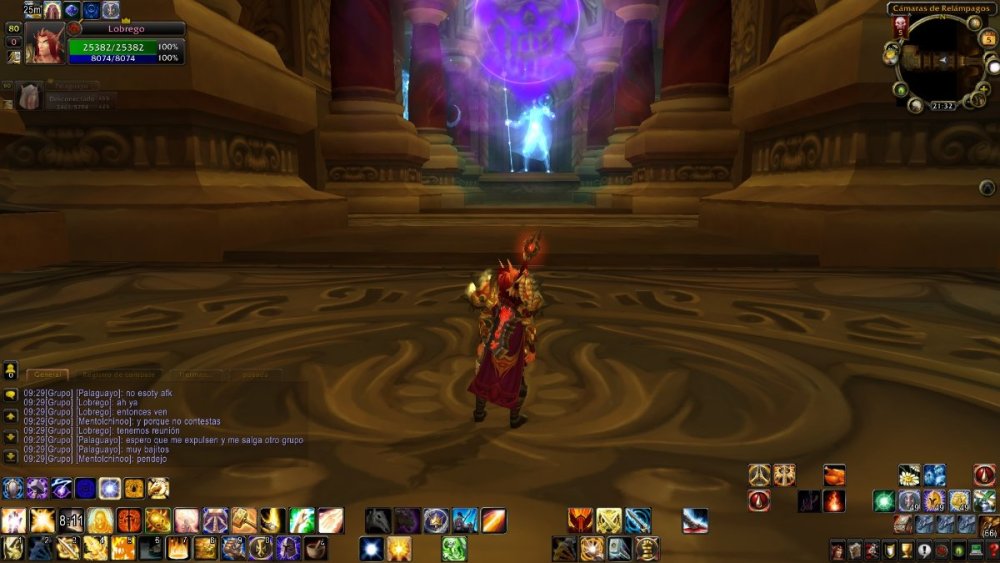The image size is (1000, 563).
Task: Summon the horse mount icon
Action: coord(378,520)
